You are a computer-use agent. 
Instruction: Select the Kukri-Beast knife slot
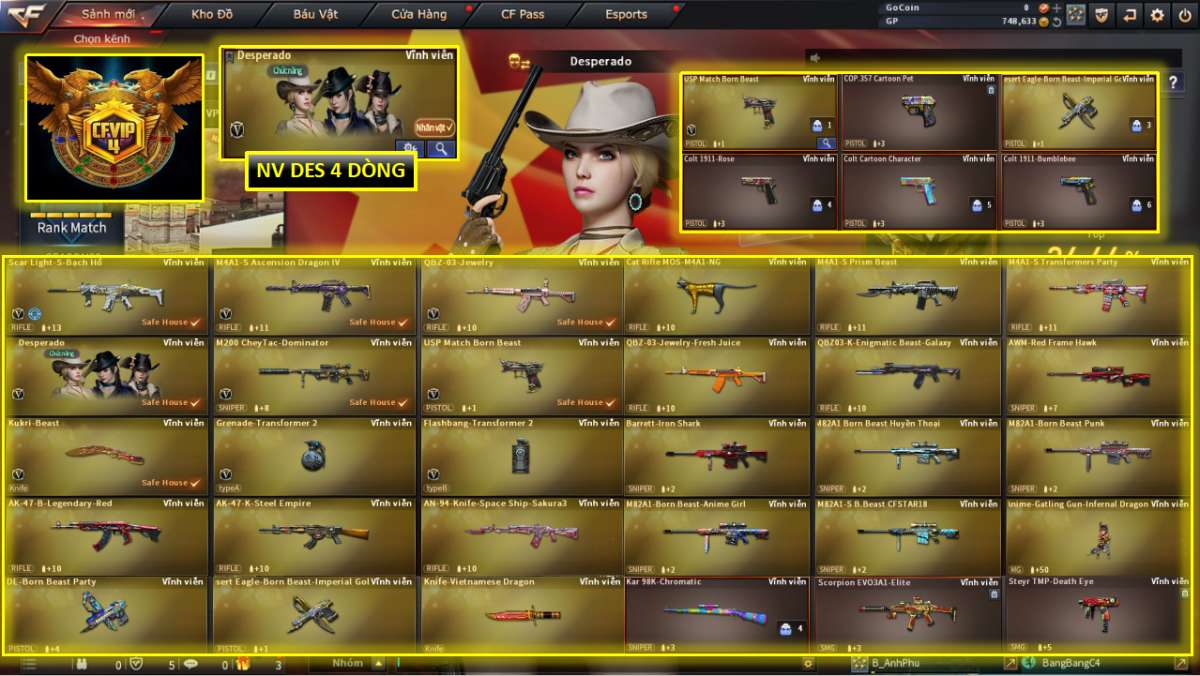tap(106, 455)
